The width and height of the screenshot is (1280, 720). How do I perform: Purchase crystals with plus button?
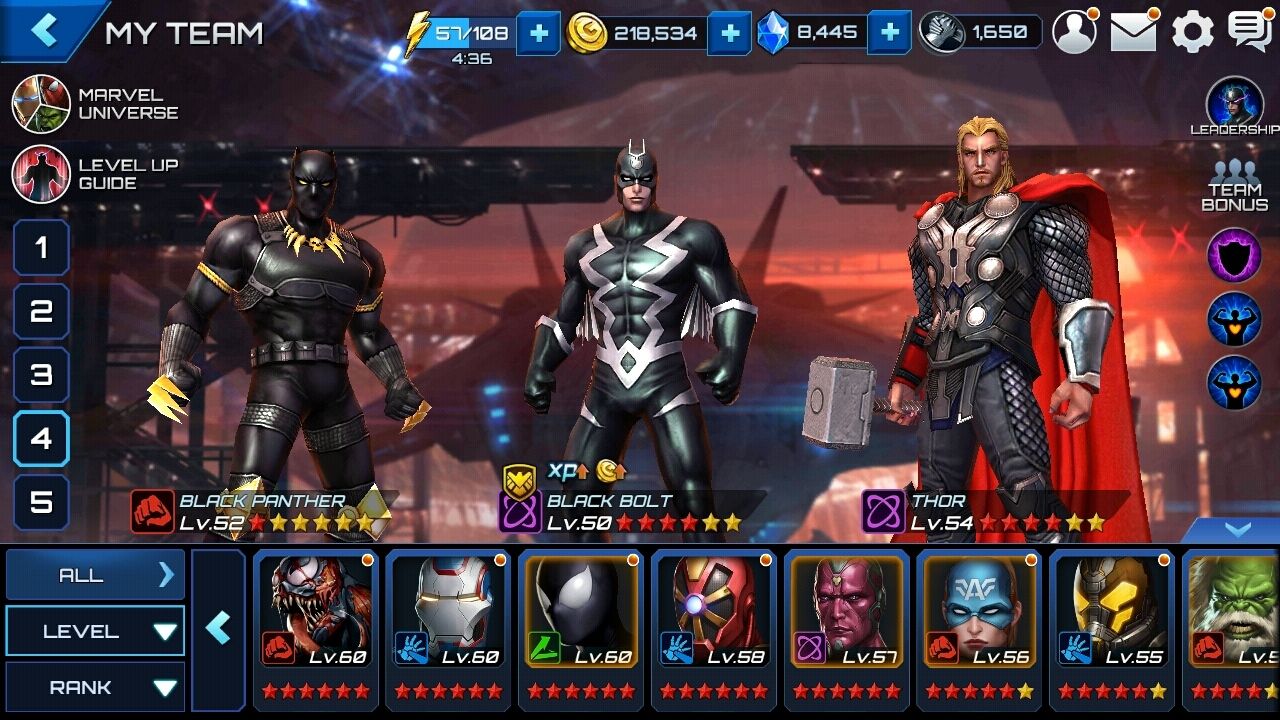pos(889,33)
